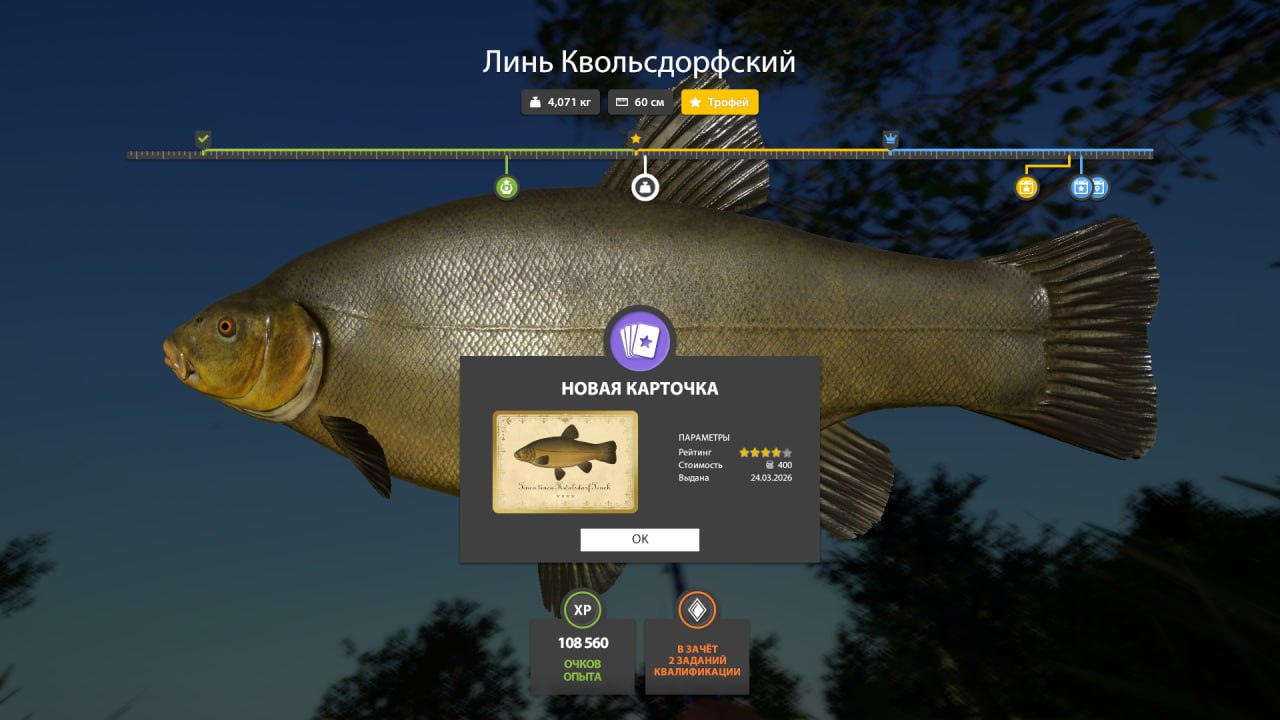Select the green circular marker on the weight scale
Screen dimensions: 1280x720
[x=507, y=187]
